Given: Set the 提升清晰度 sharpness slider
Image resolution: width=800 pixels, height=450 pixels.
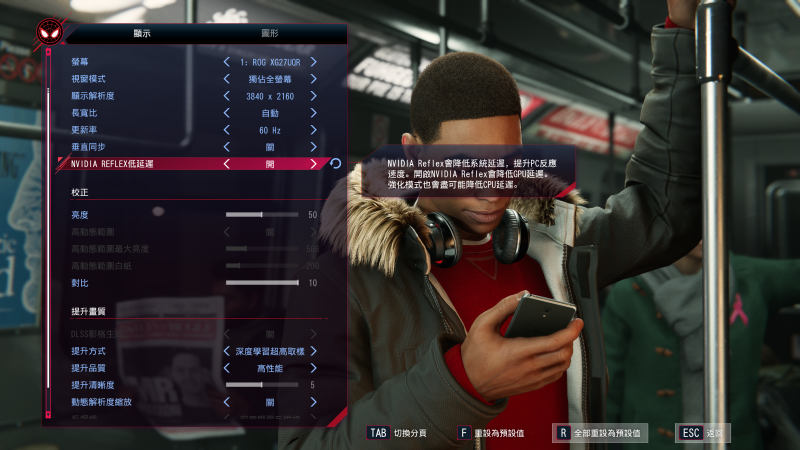Looking at the screenshot, I should point(262,385).
